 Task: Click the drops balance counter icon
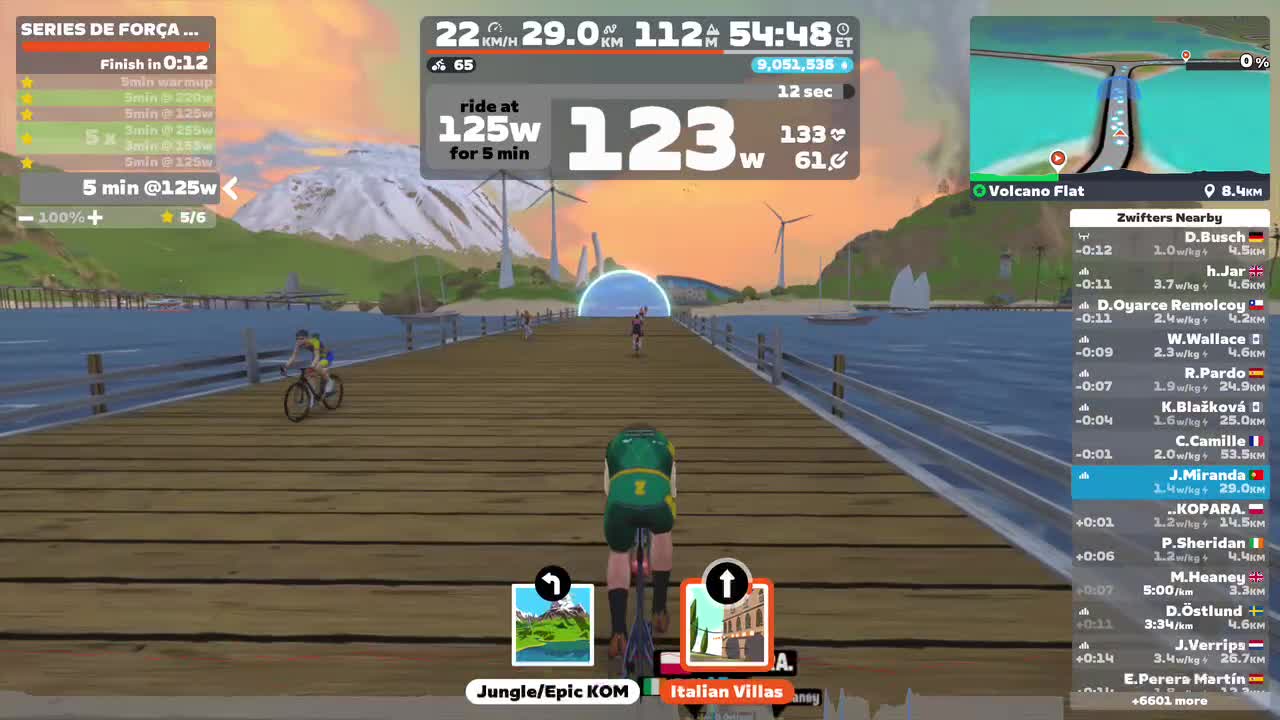[x=845, y=63]
